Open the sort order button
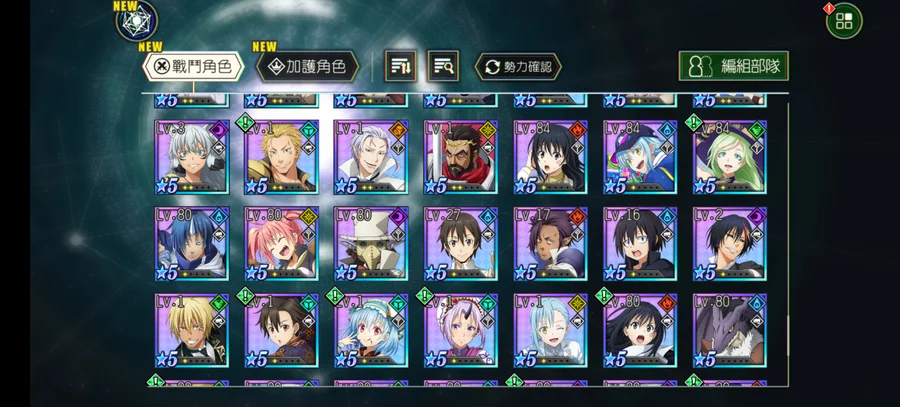The width and height of the screenshot is (900, 407). tap(401, 67)
